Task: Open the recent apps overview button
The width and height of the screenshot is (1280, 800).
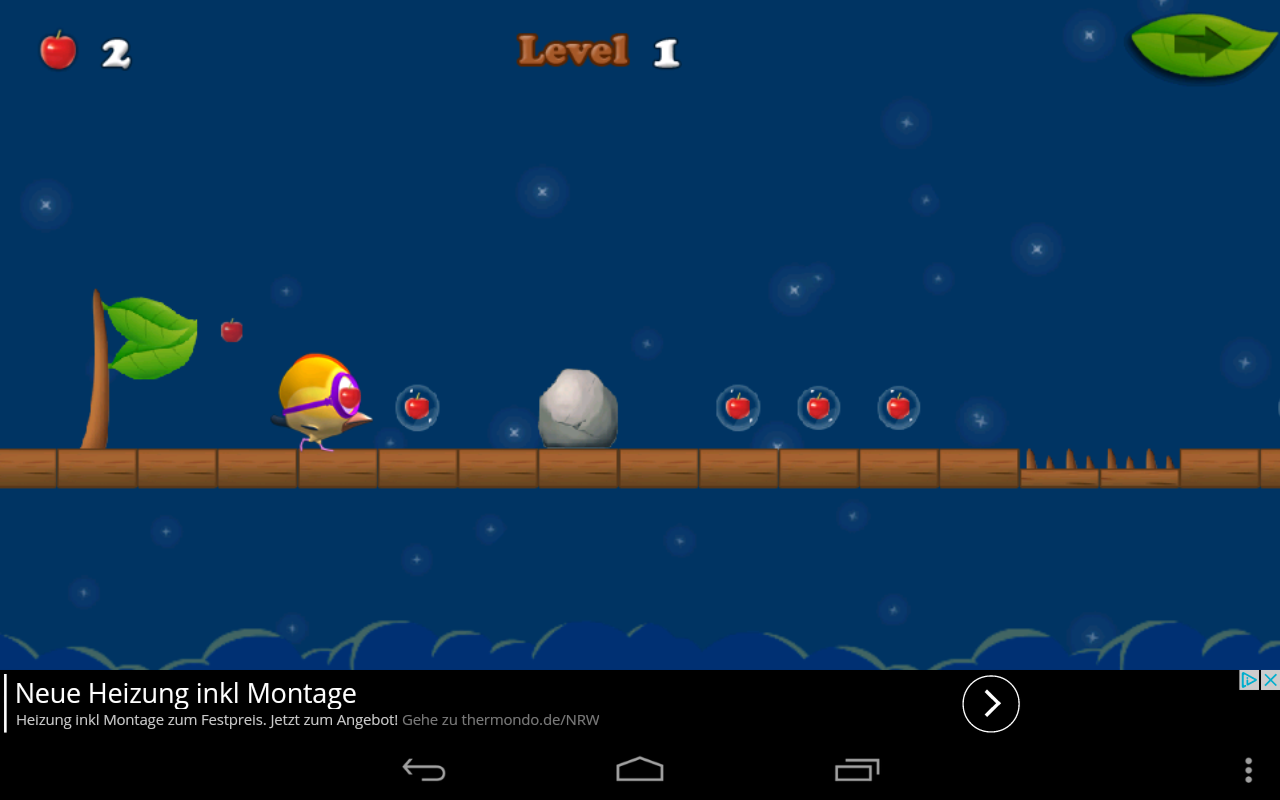Action: tap(857, 769)
